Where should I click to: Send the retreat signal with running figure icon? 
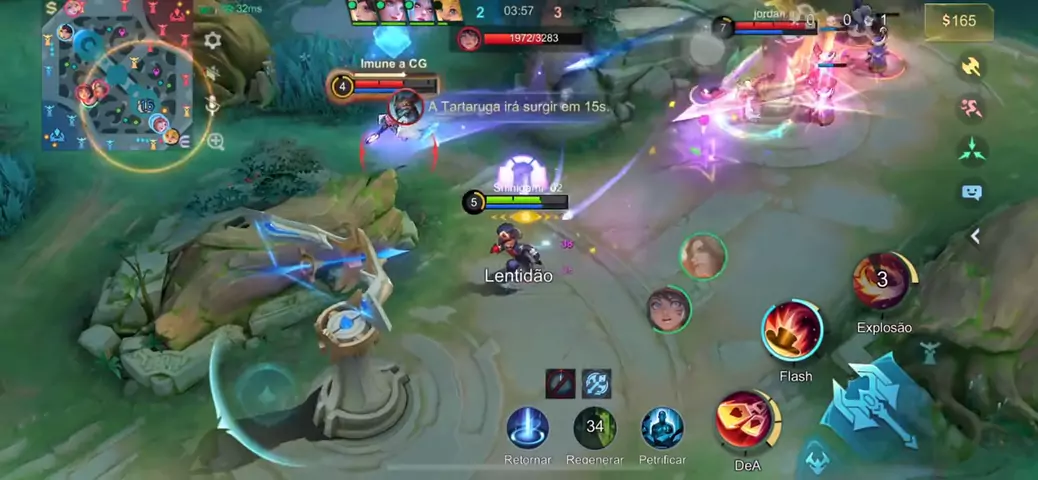[971, 108]
